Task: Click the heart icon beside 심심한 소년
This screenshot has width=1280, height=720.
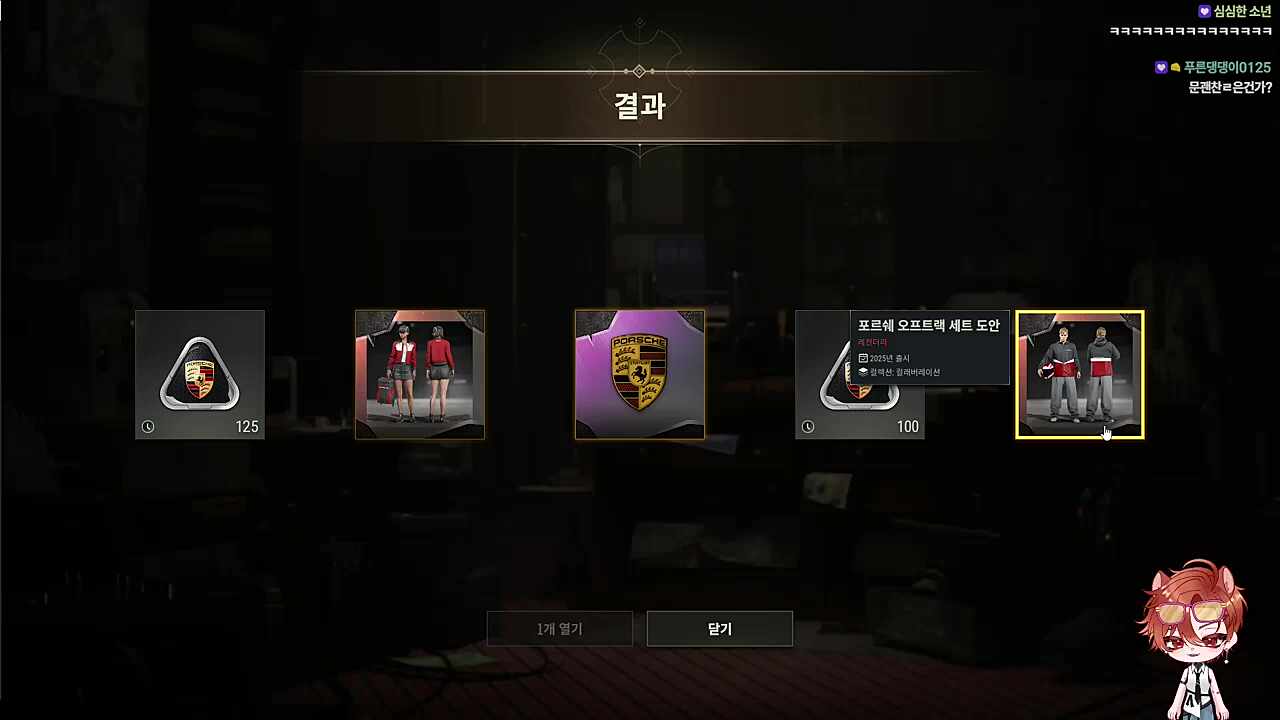Action: click(1204, 11)
